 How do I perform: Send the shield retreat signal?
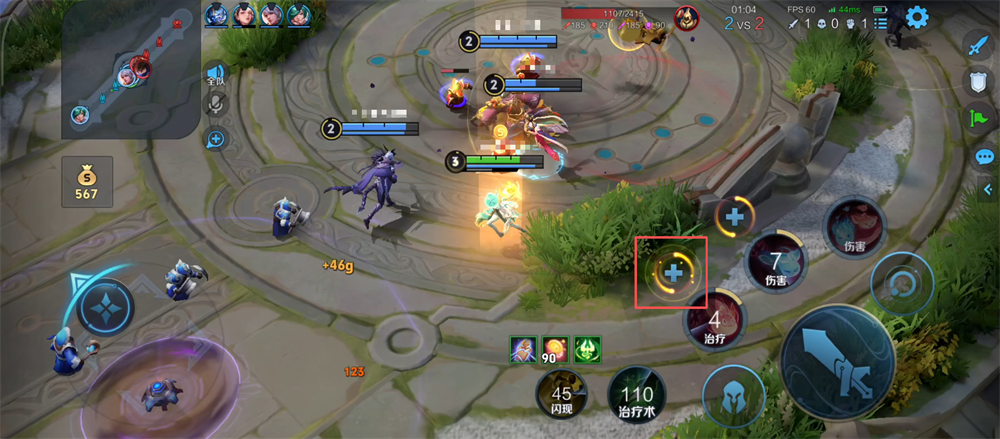pos(977,82)
